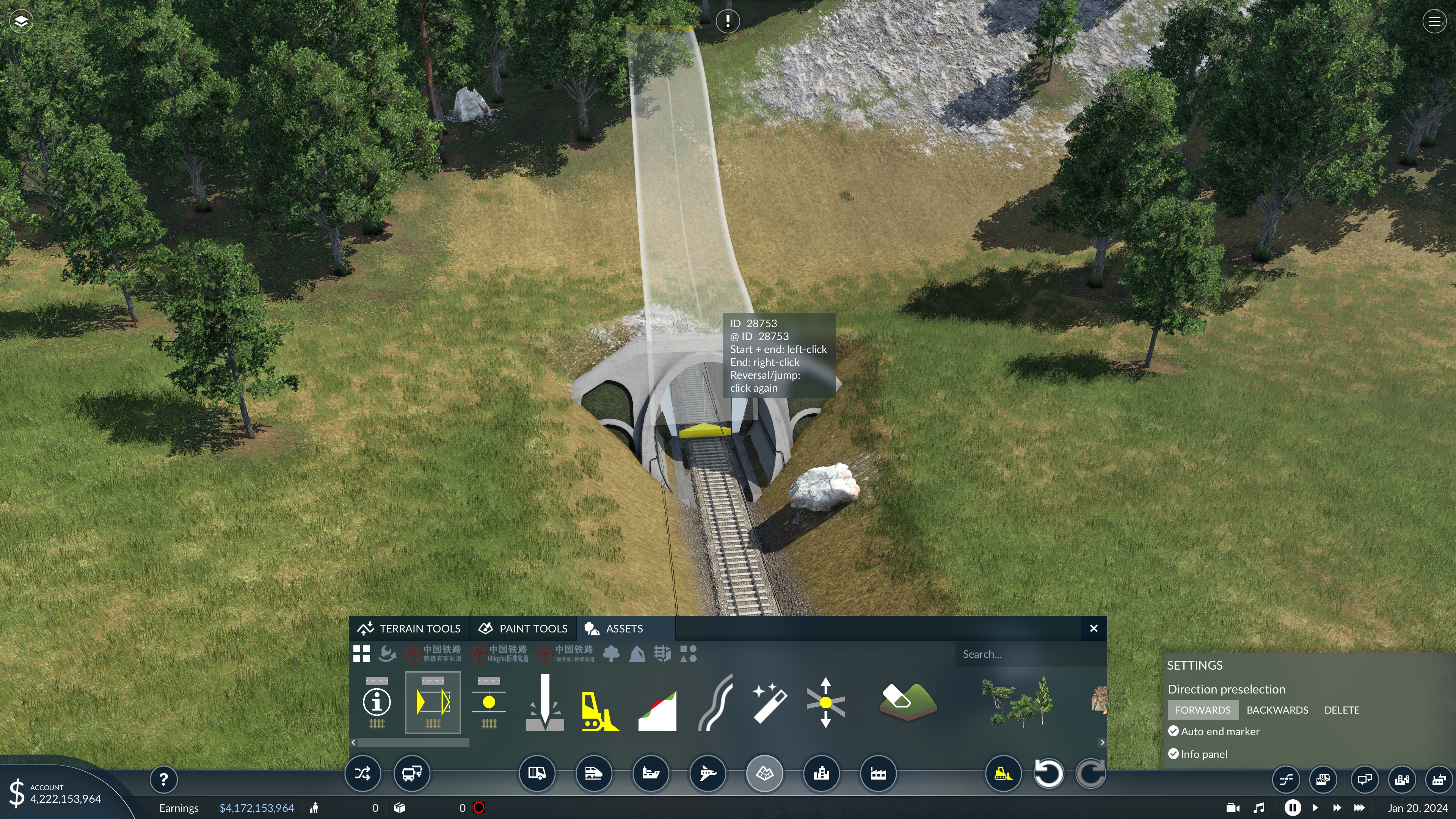Choose the Delete direction option
The width and height of the screenshot is (1456, 819).
click(1341, 710)
